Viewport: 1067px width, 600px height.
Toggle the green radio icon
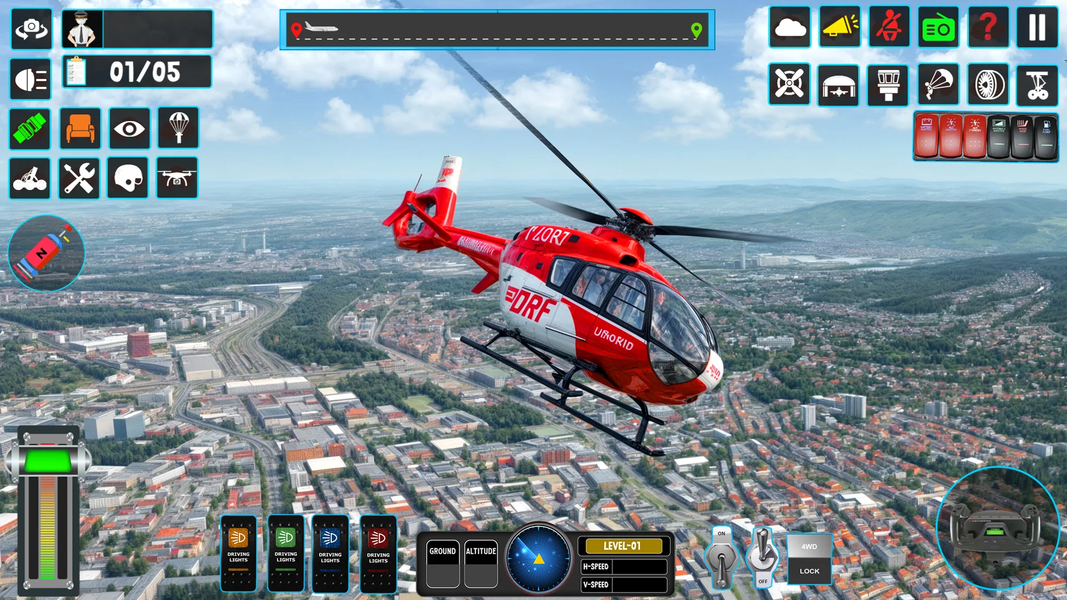pyautogui.click(x=938, y=27)
